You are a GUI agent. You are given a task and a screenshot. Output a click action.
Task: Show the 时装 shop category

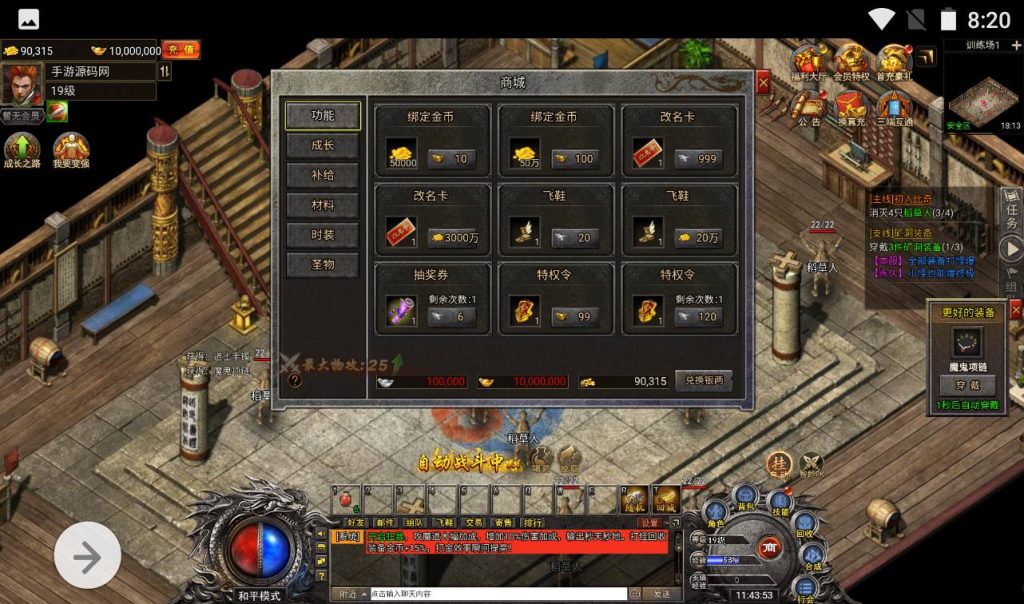[x=322, y=235]
